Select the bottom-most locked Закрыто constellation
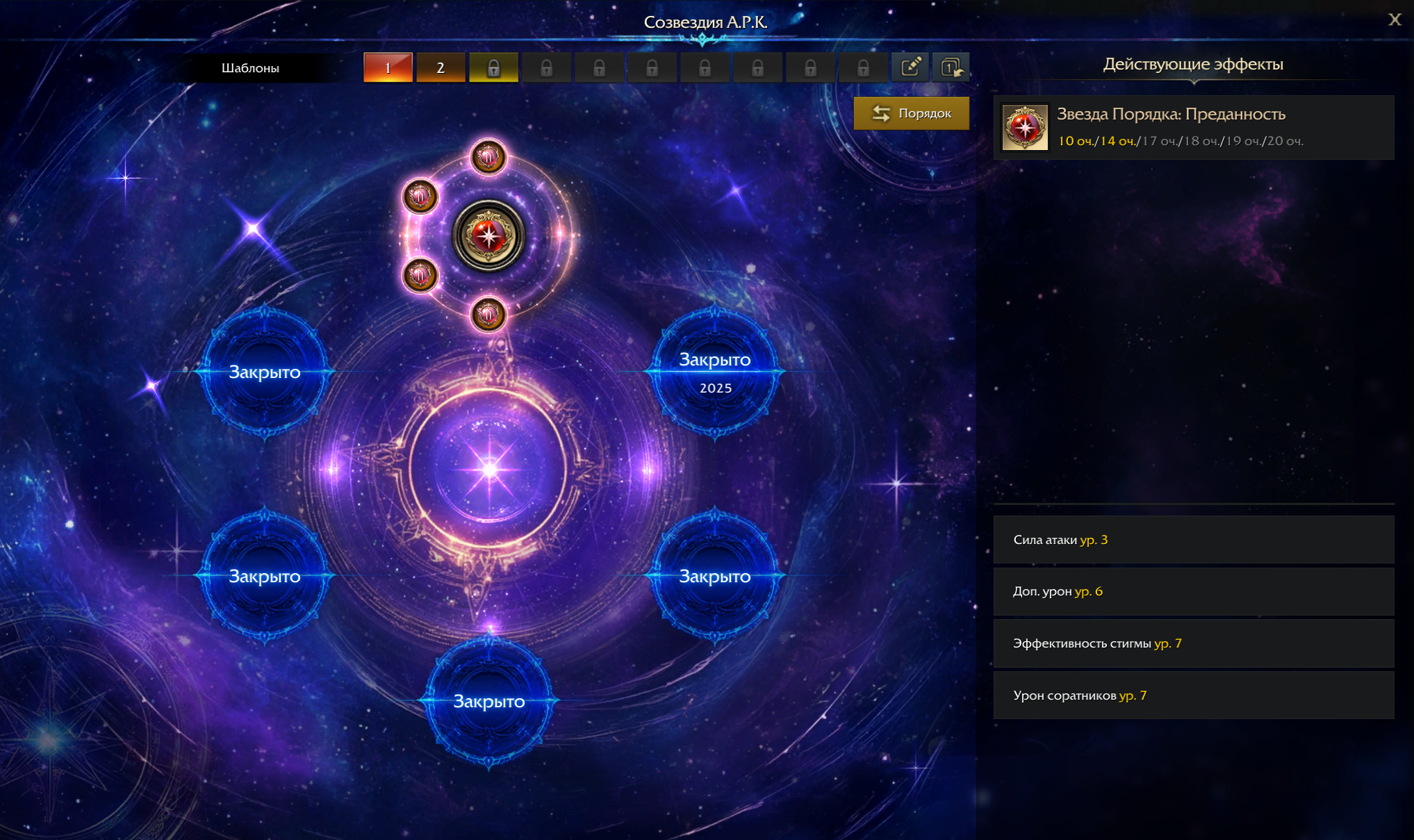The height and width of the screenshot is (840, 1414). (x=489, y=701)
